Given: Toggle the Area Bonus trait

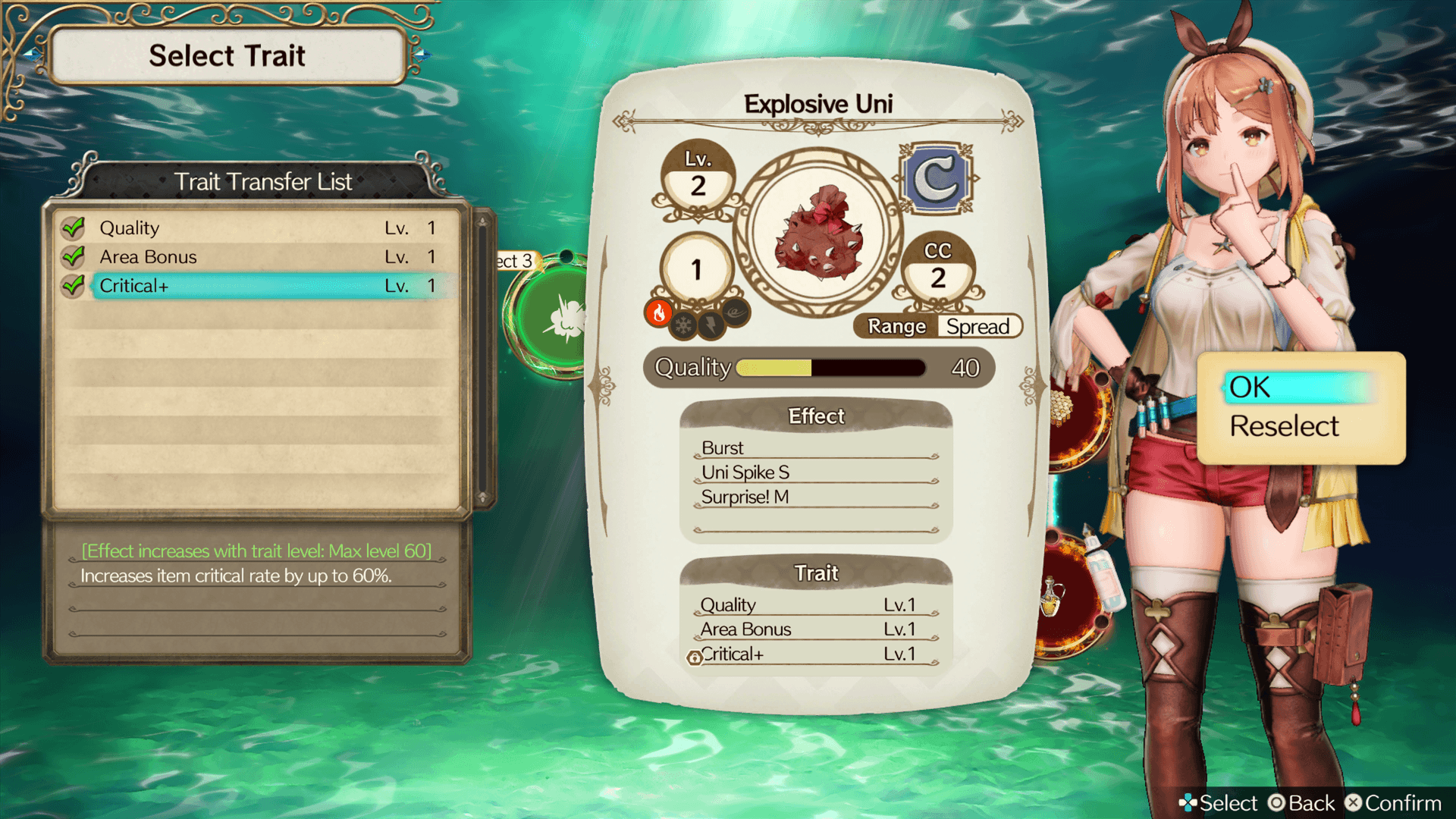Looking at the screenshot, I should 258,257.
